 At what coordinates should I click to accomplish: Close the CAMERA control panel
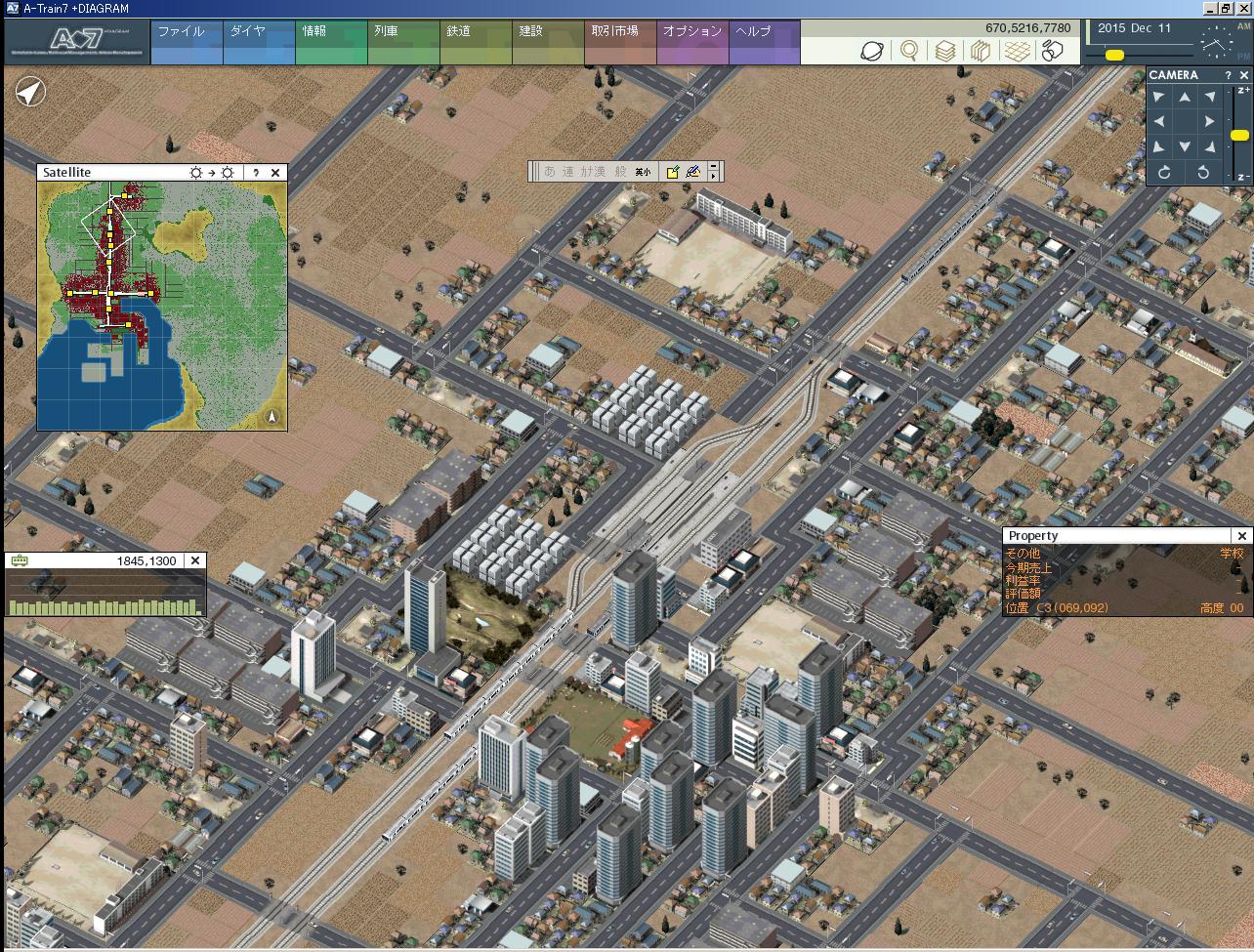(1243, 75)
